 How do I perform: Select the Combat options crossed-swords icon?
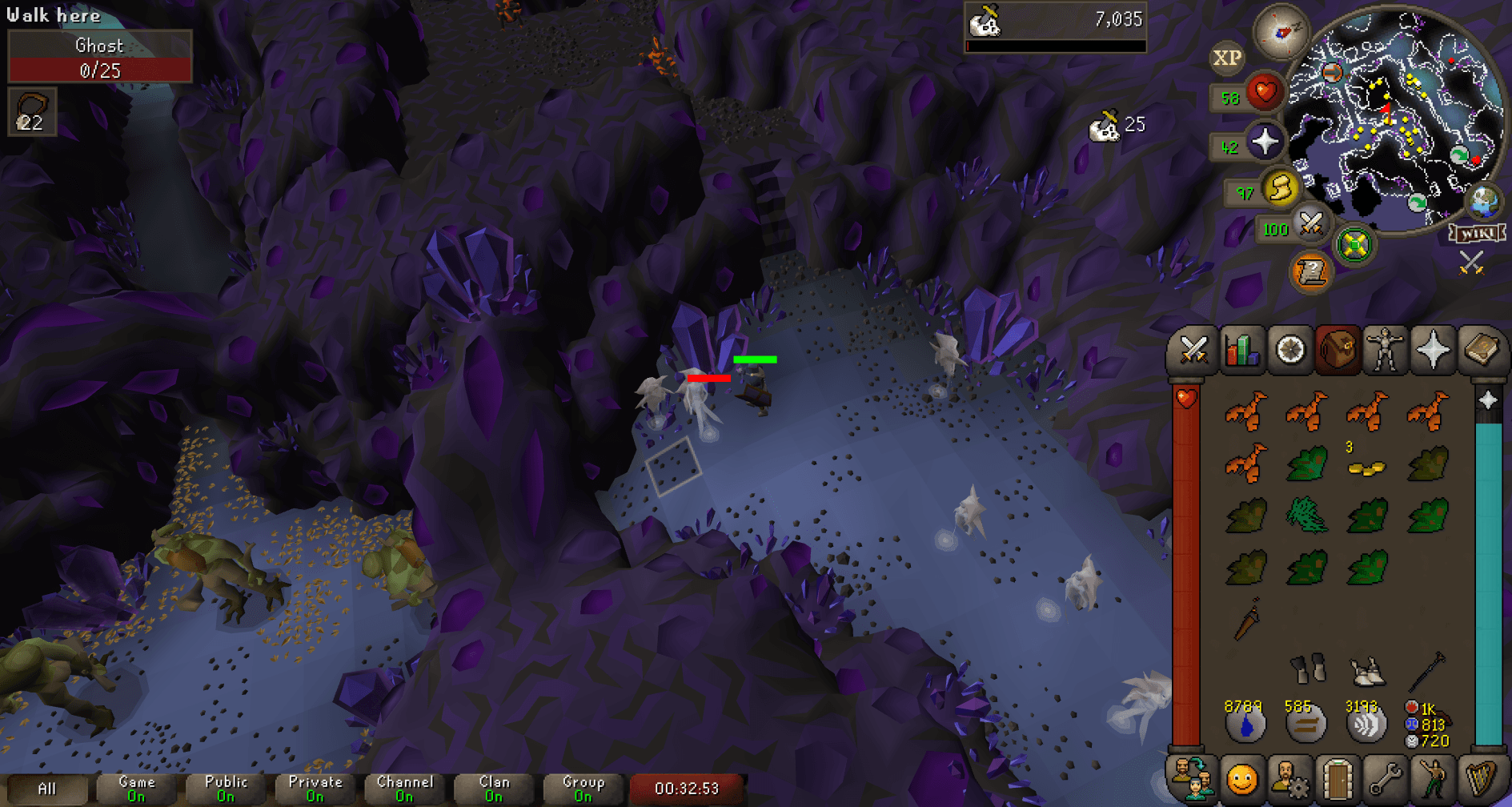click(1193, 350)
